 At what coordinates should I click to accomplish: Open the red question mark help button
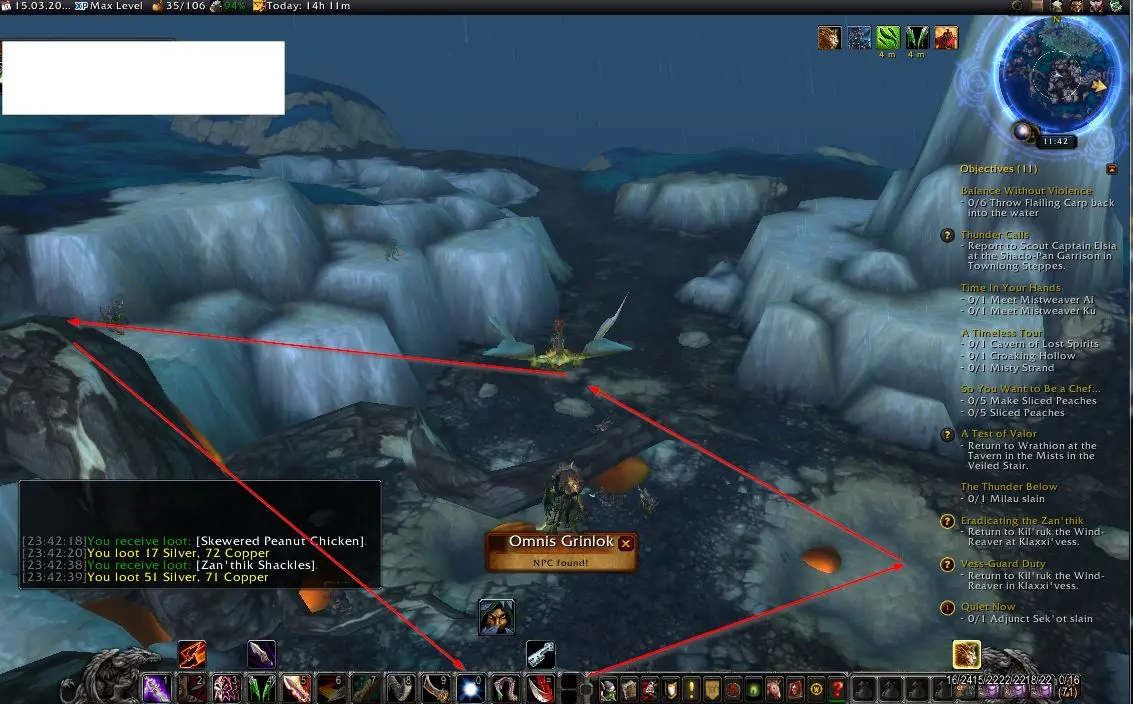pos(838,690)
